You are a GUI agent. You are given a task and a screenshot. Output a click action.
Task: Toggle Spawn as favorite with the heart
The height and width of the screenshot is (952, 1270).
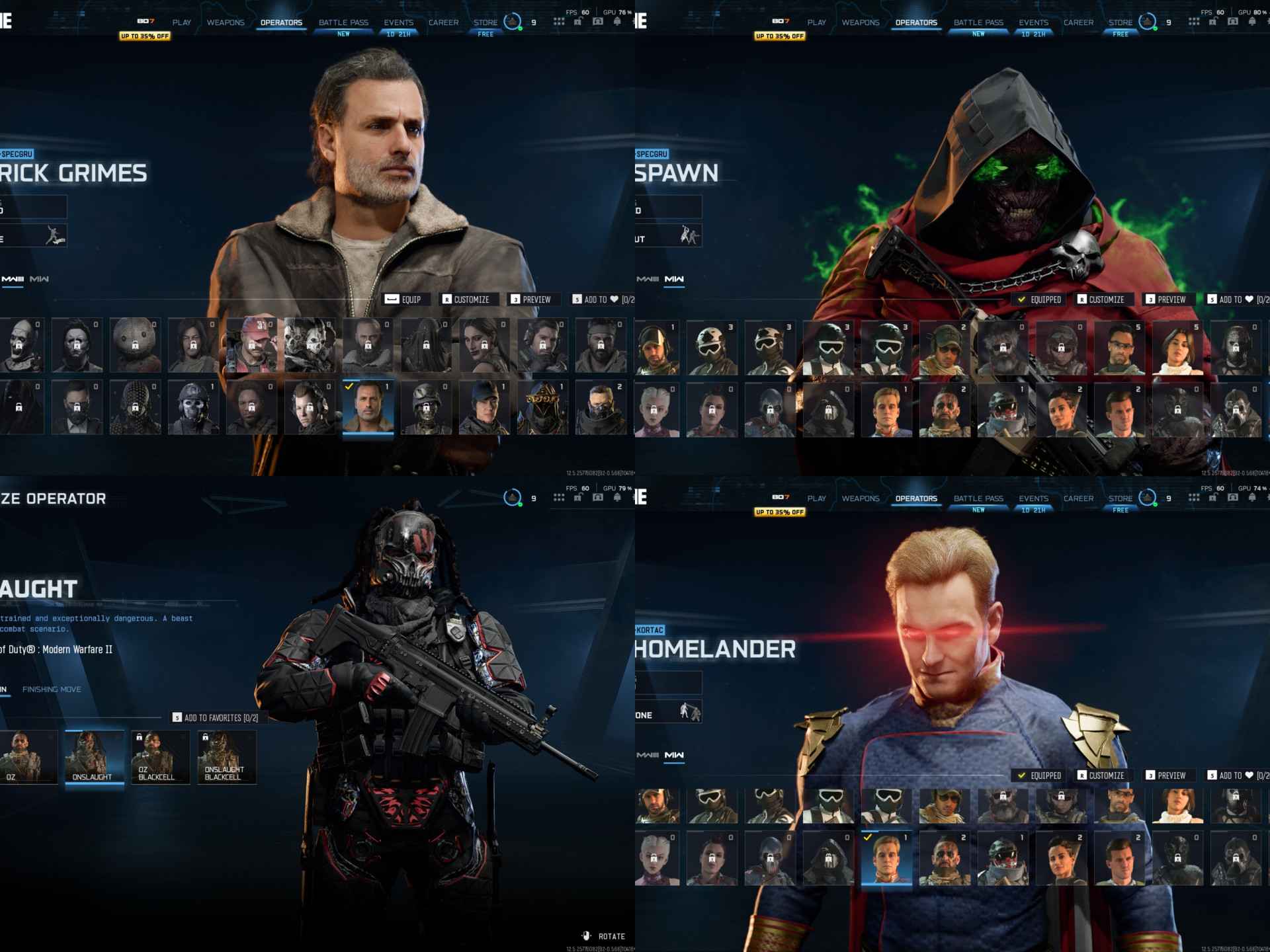[1249, 299]
